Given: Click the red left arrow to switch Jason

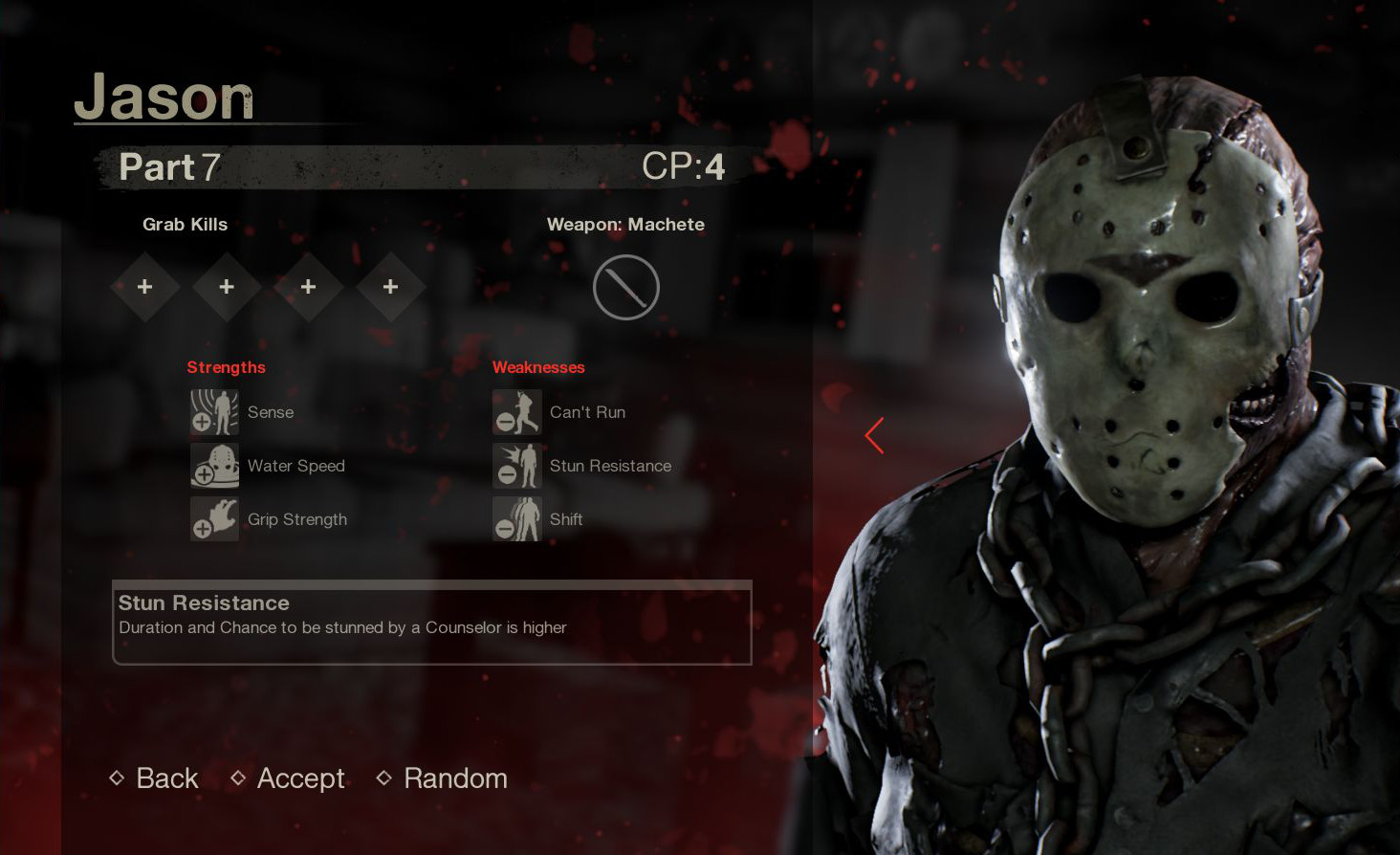Looking at the screenshot, I should (874, 435).
